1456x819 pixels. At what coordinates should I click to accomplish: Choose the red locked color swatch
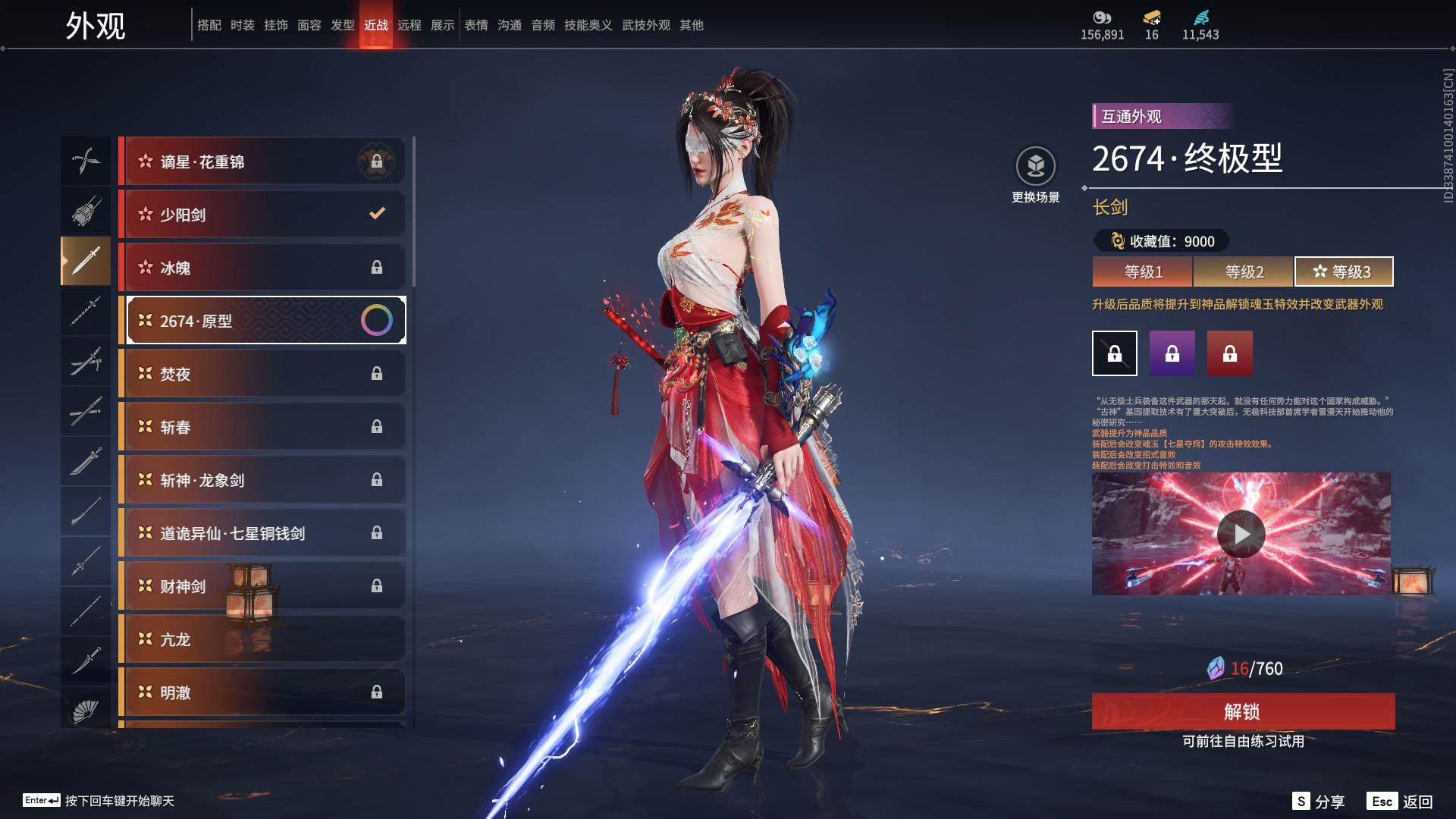pos(1230,353)
